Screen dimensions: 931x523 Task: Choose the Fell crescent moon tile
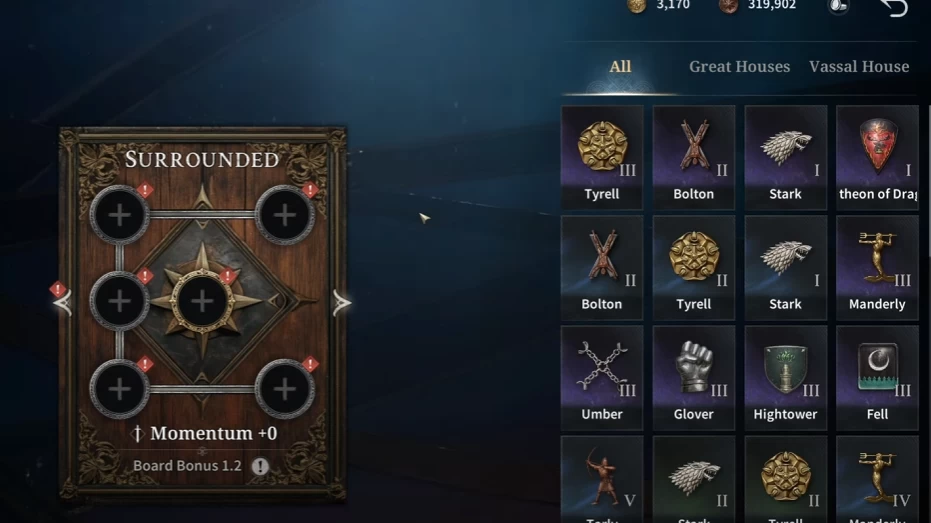coord(877,377)
